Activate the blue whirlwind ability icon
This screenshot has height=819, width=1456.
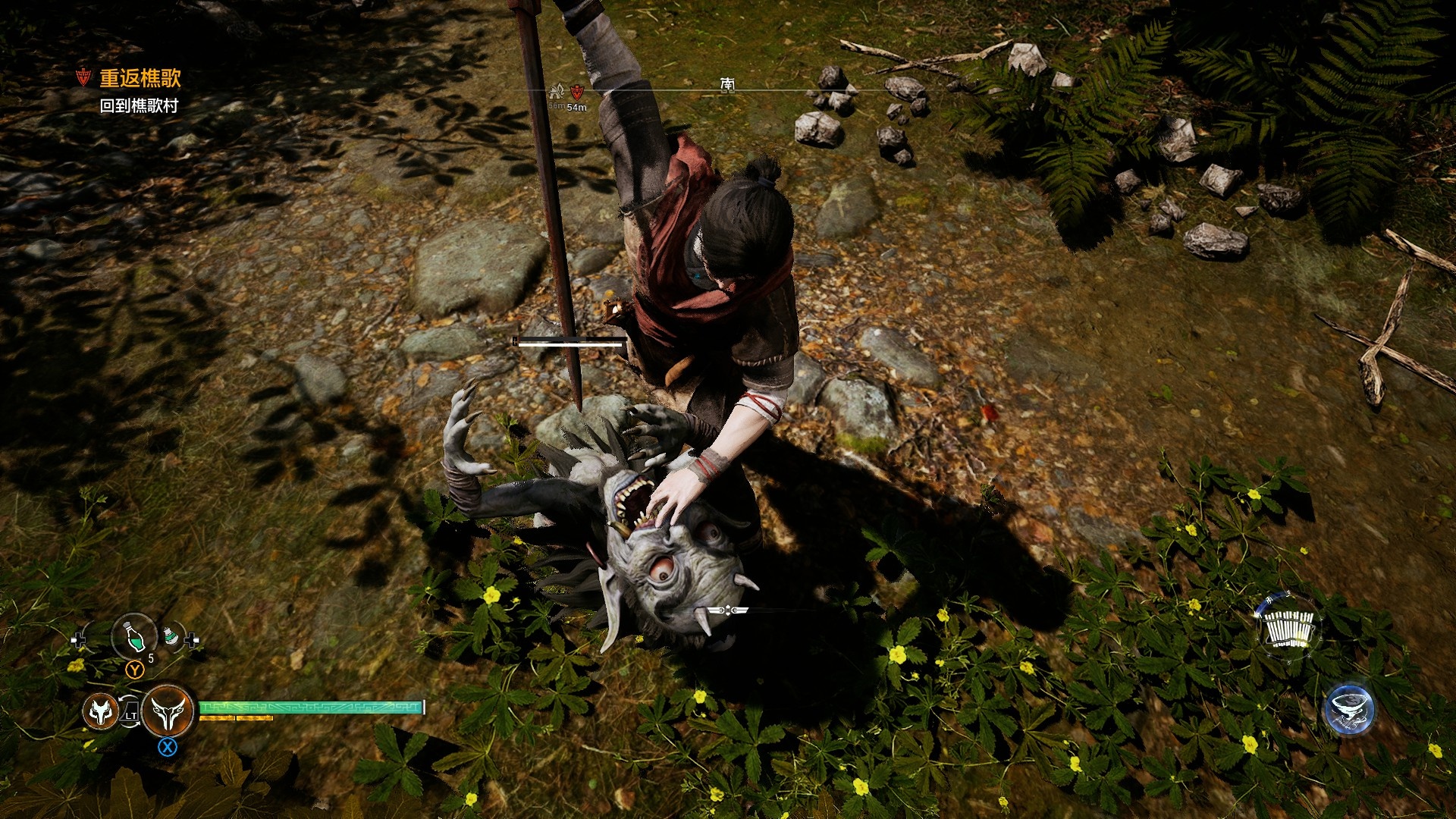tap(1349, 709)
